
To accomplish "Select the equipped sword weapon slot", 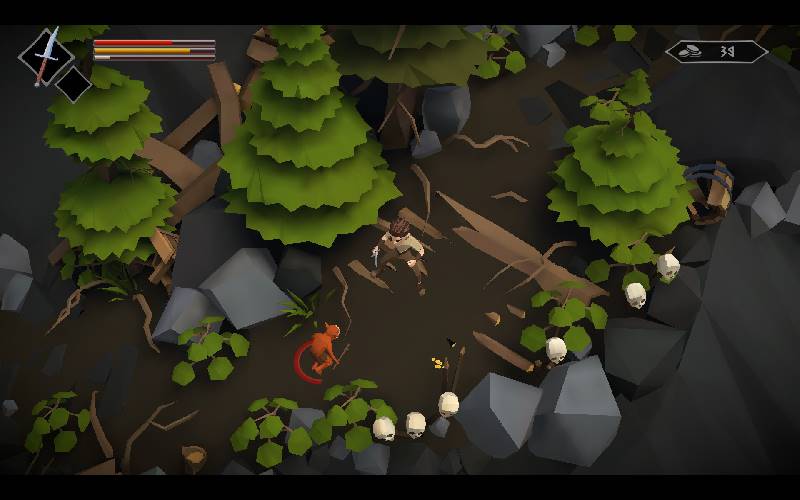I will coord(45,55).
